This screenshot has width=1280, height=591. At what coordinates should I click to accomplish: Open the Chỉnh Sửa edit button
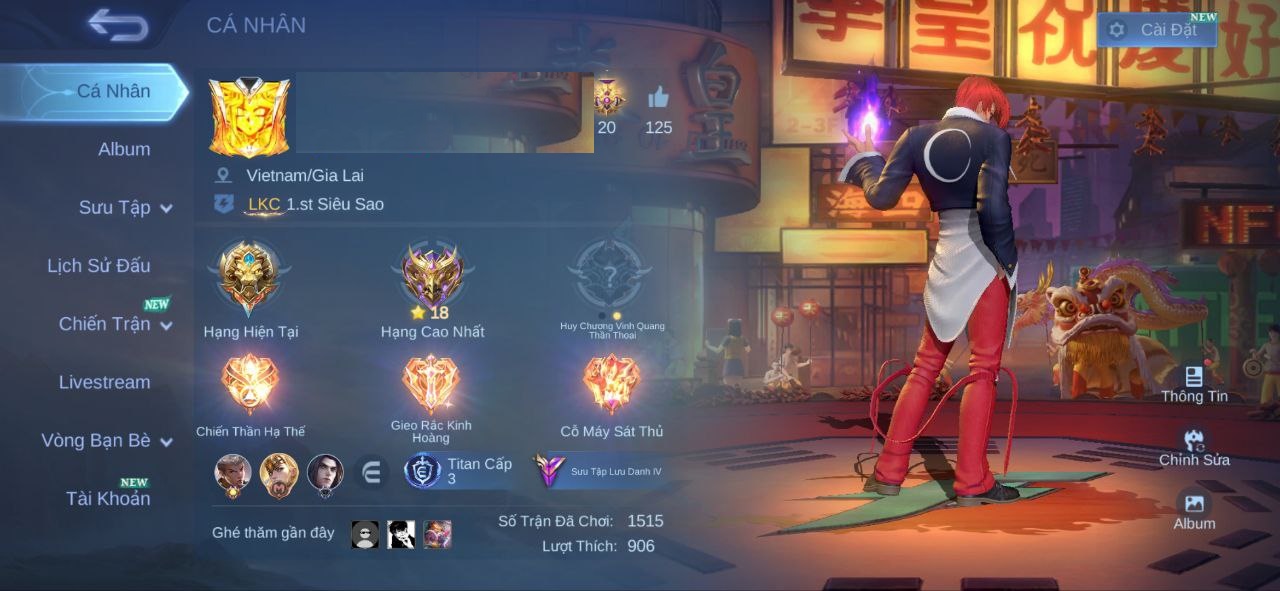[x=1194, y=447]
